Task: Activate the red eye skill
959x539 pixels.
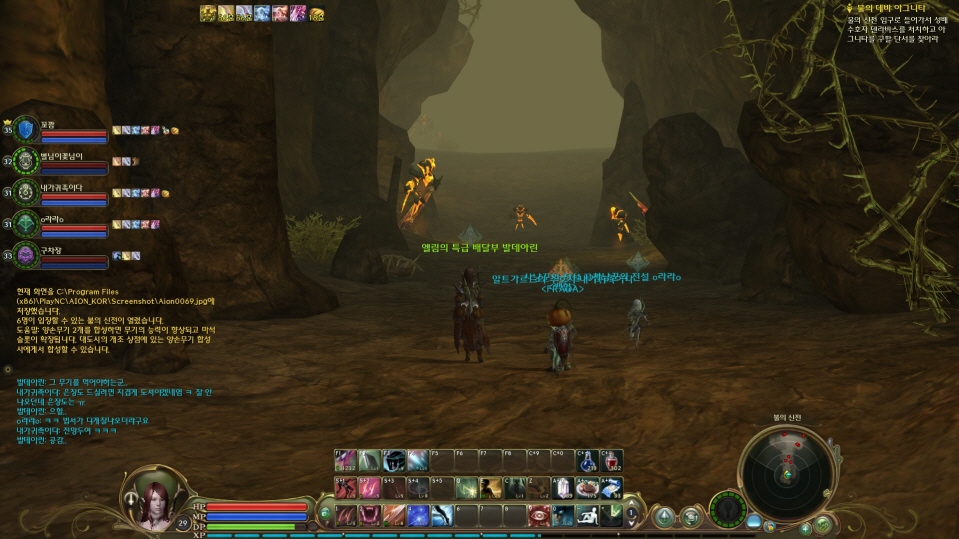Action: tap(539, 515)
